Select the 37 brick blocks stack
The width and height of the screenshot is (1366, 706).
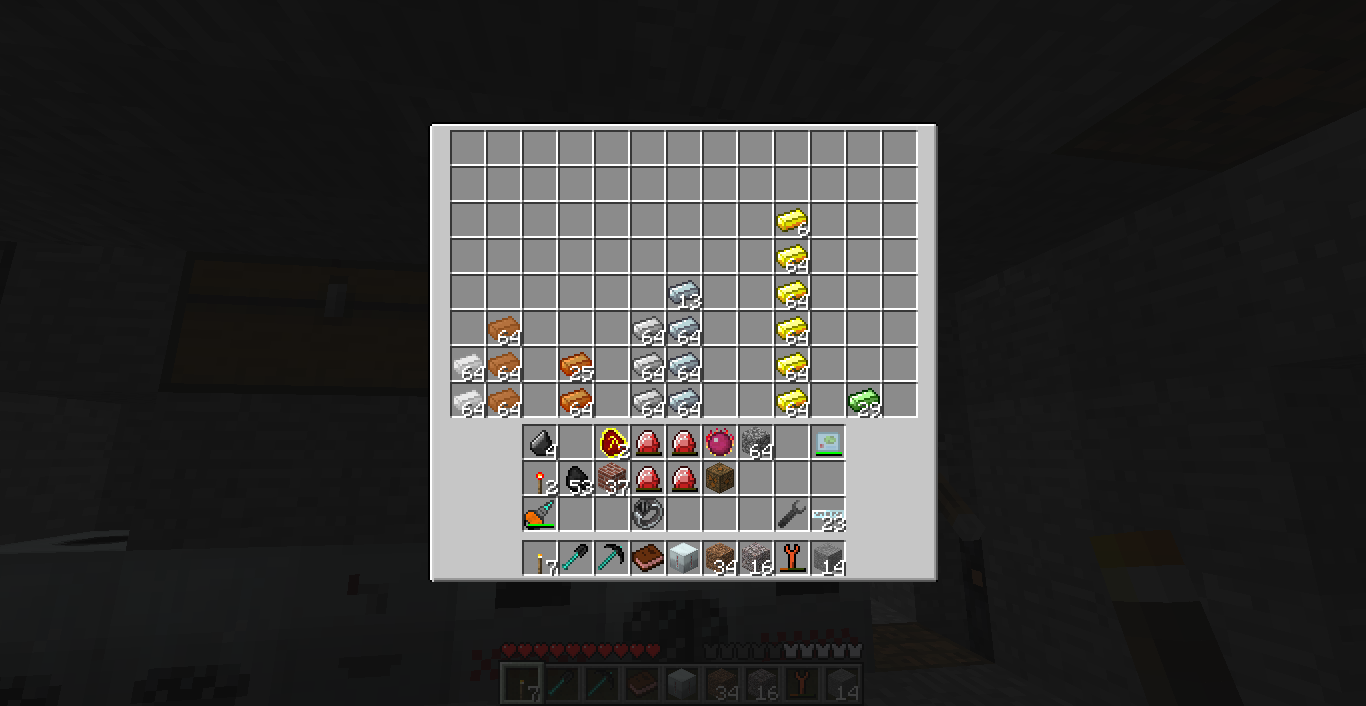point(612,478)
